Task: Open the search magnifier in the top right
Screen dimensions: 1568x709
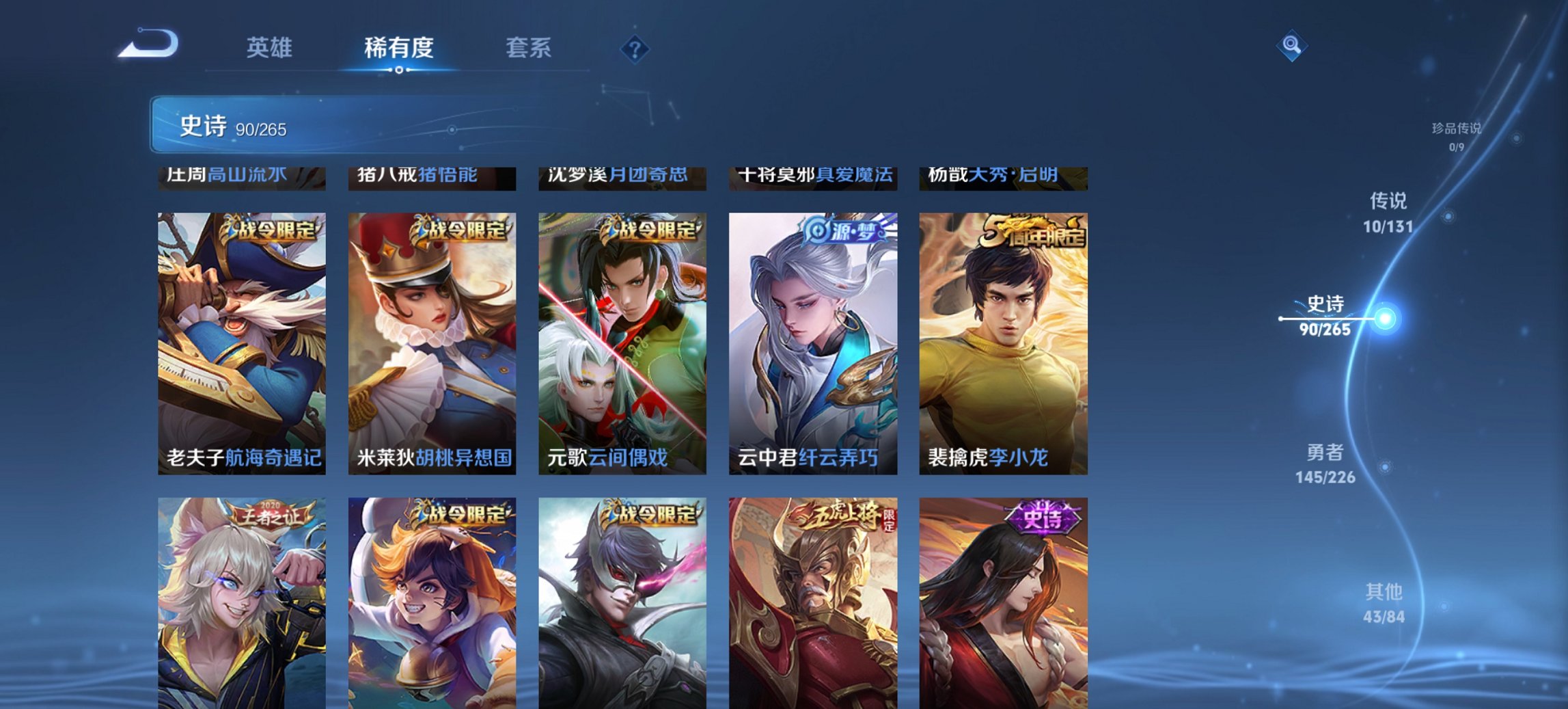Action: [x=1291, y=46]
